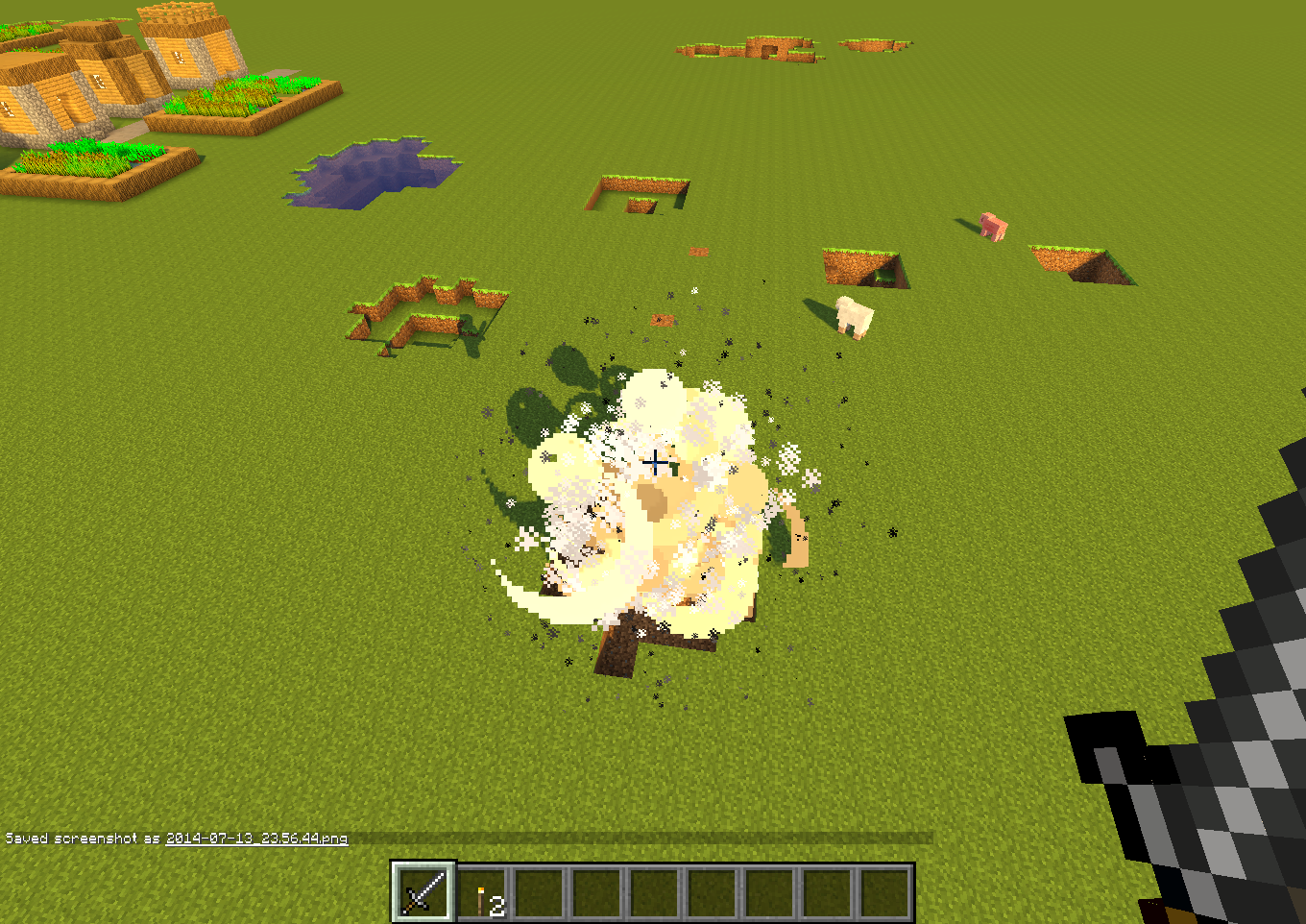The height and width of the screenshot is (924, 1306).
Task: Click the crosshair at screen center
Action: point(657,462)
